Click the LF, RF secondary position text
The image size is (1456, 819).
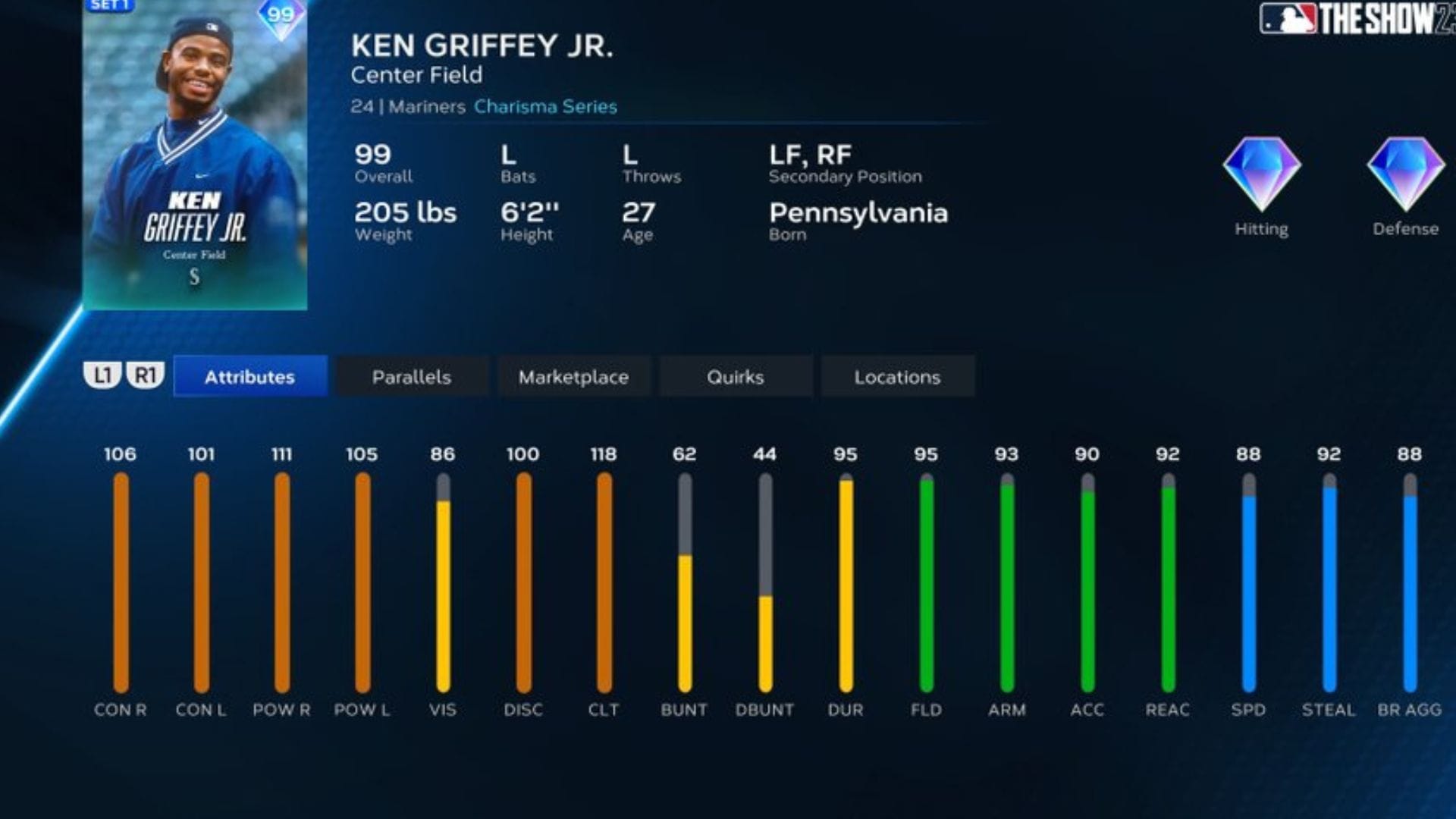coord(810,155)
